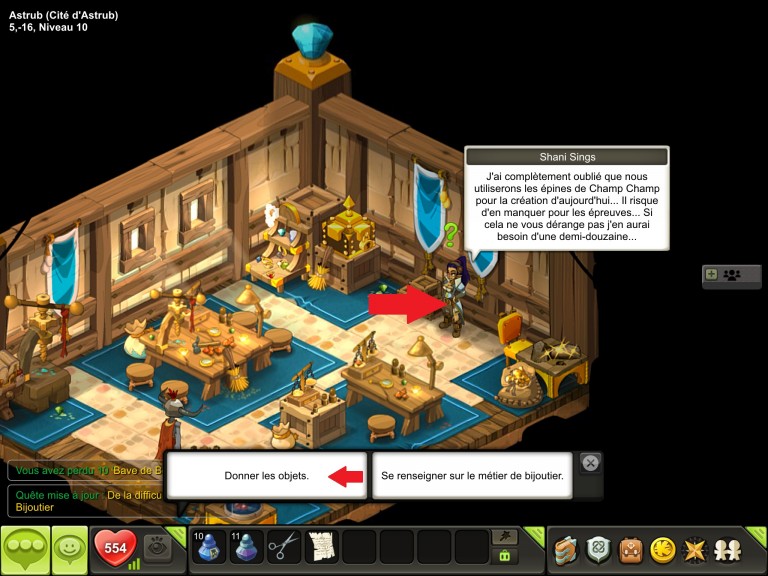Open the brown backpack inventory
The width and height of the screenshot is (768, 576).
point(630,550)
